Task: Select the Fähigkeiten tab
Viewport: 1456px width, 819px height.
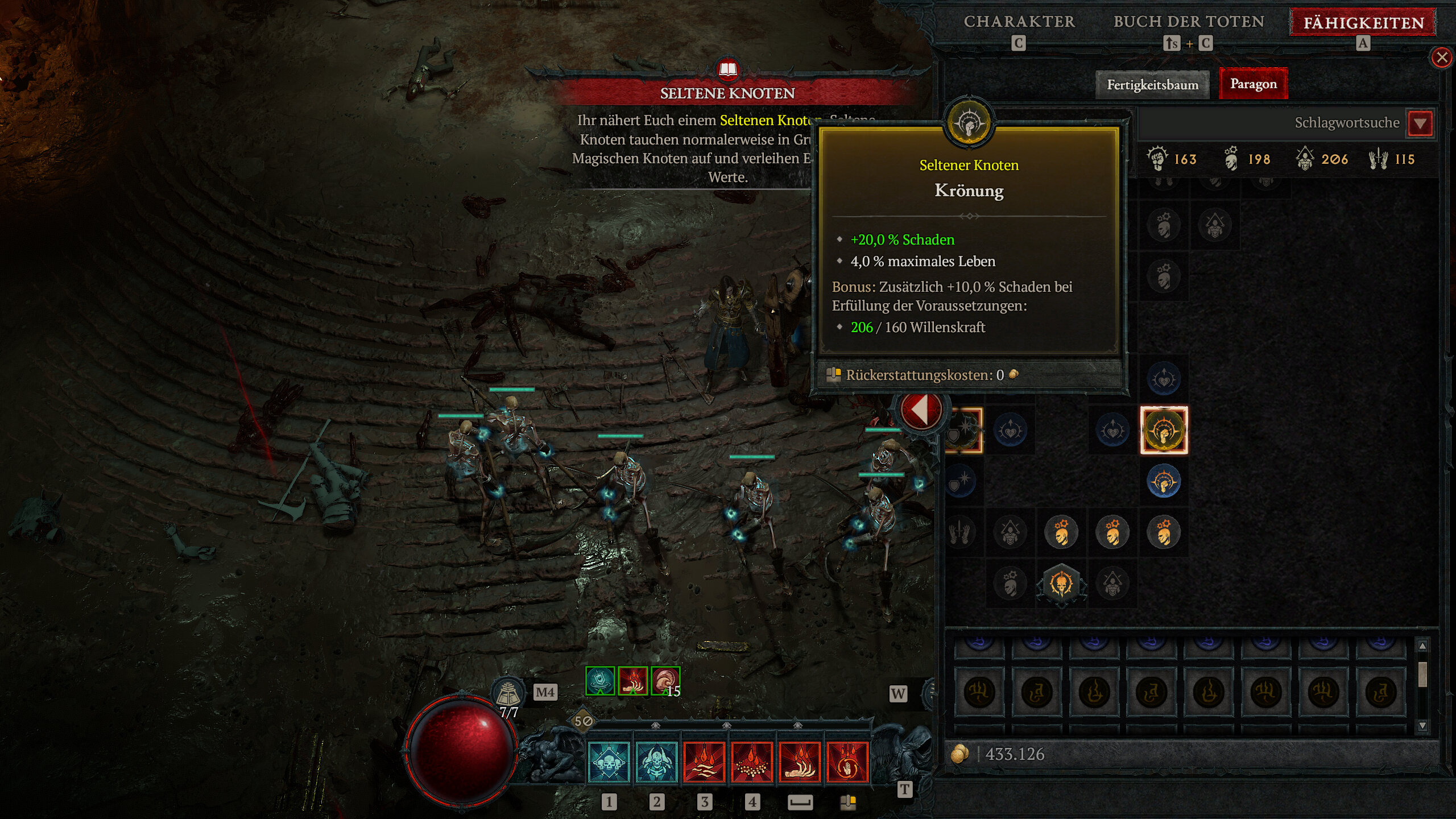Action: point(1363,23)
